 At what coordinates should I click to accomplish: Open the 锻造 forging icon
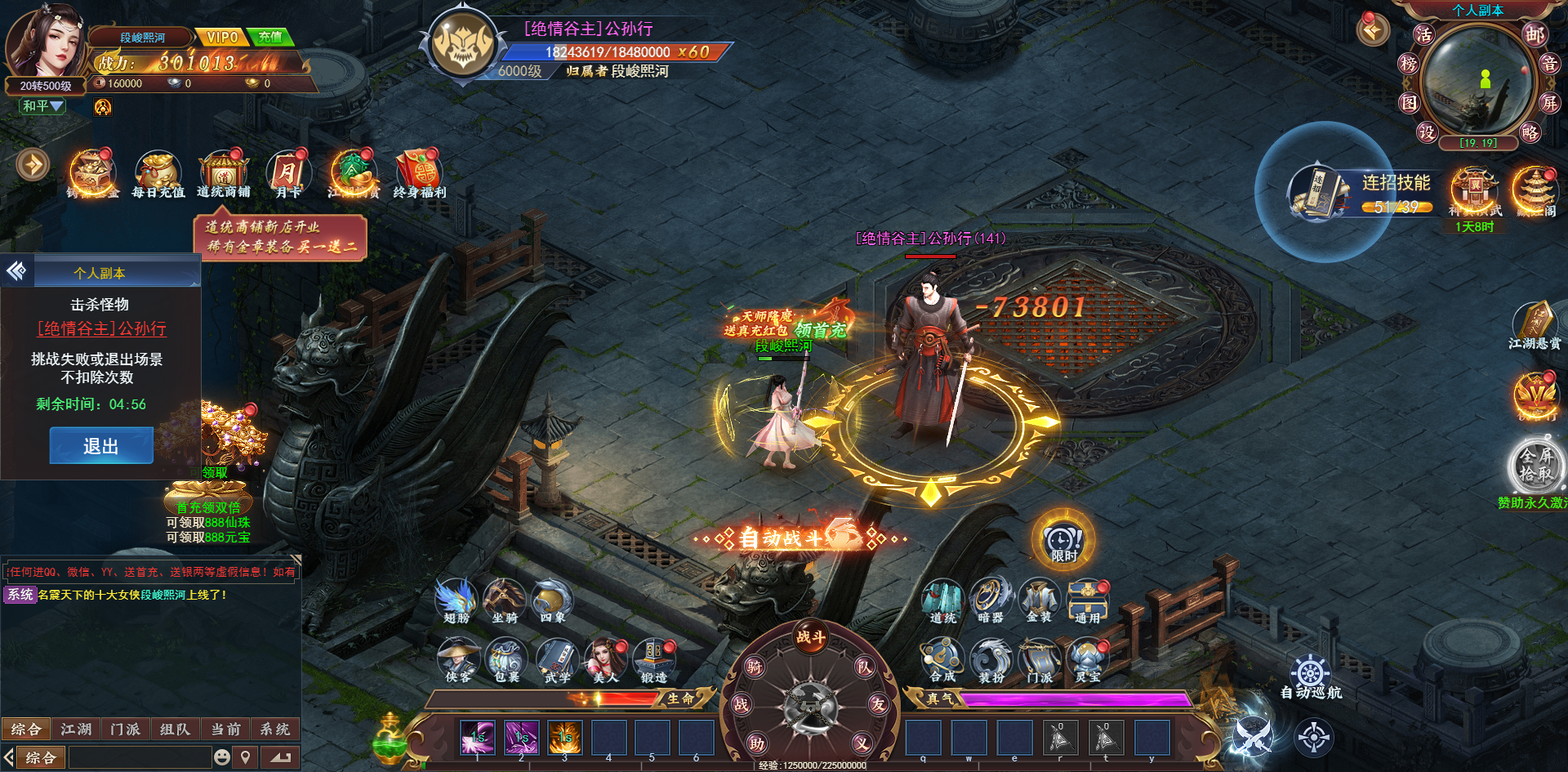tap(654, 661)
